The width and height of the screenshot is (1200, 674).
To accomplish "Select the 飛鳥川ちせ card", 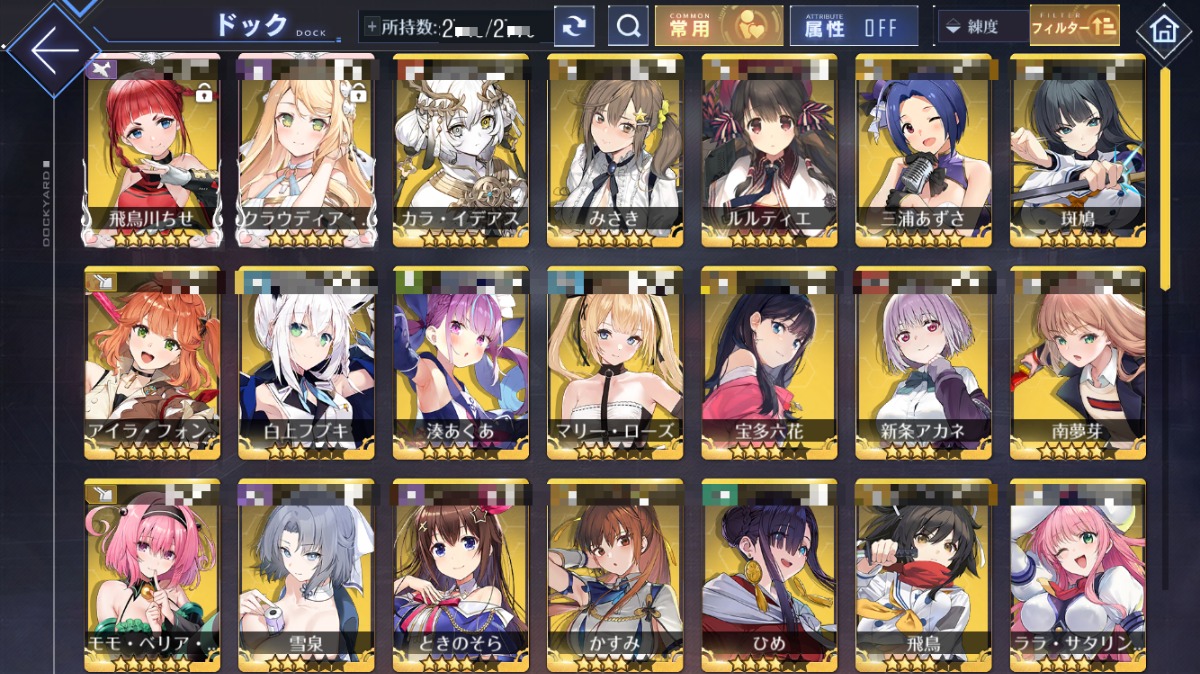I will click(x=152, y=150).
